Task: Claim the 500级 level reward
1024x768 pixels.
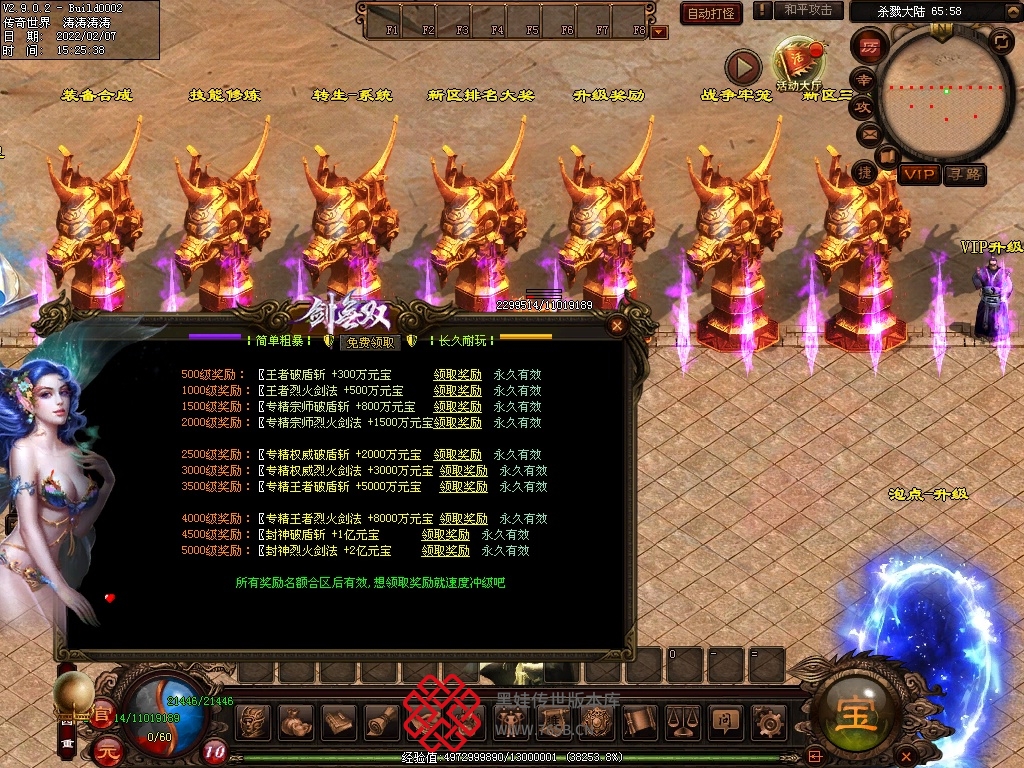Action: tap(458, 375)
